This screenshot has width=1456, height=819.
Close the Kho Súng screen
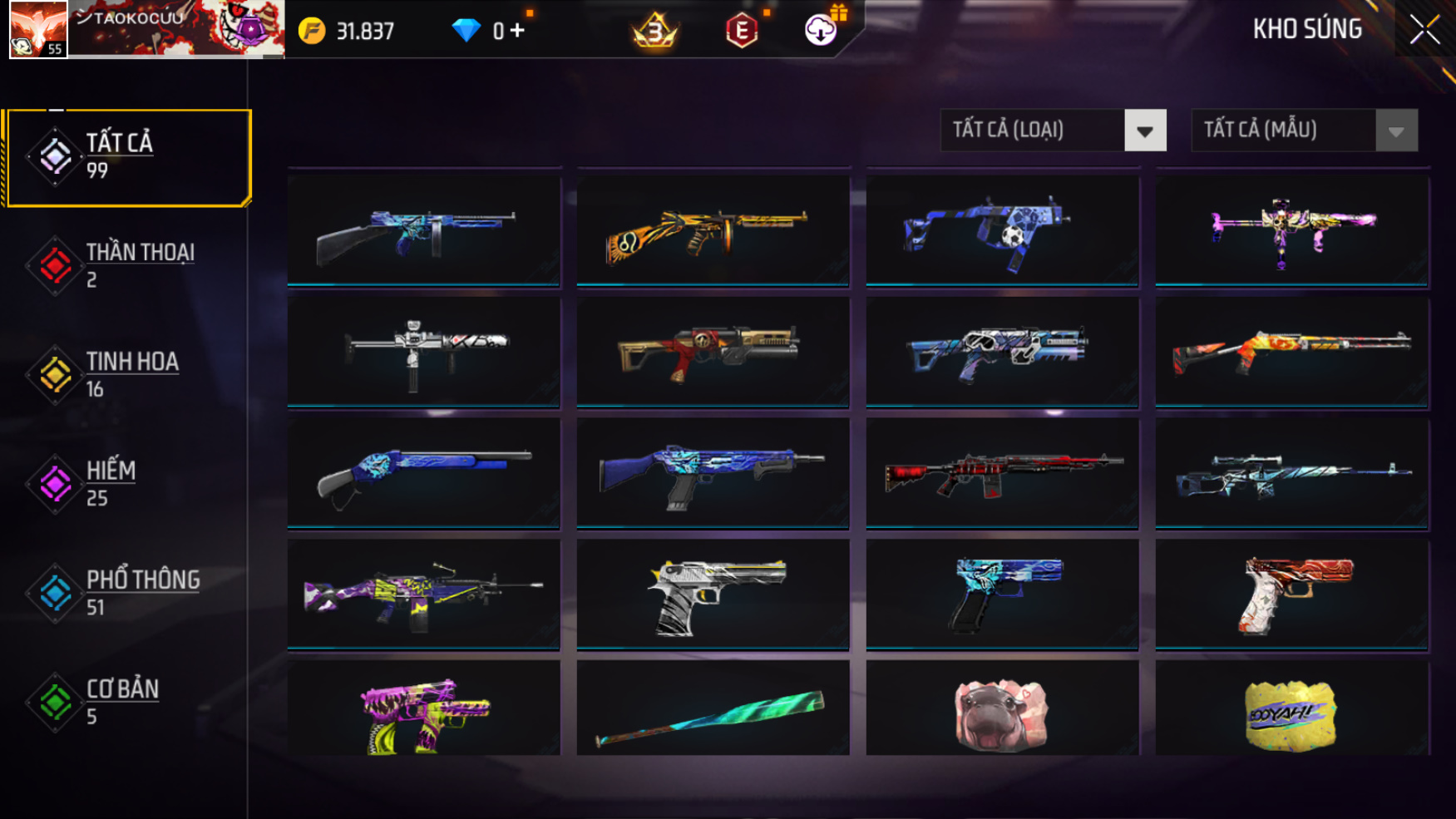point(1424,30)
